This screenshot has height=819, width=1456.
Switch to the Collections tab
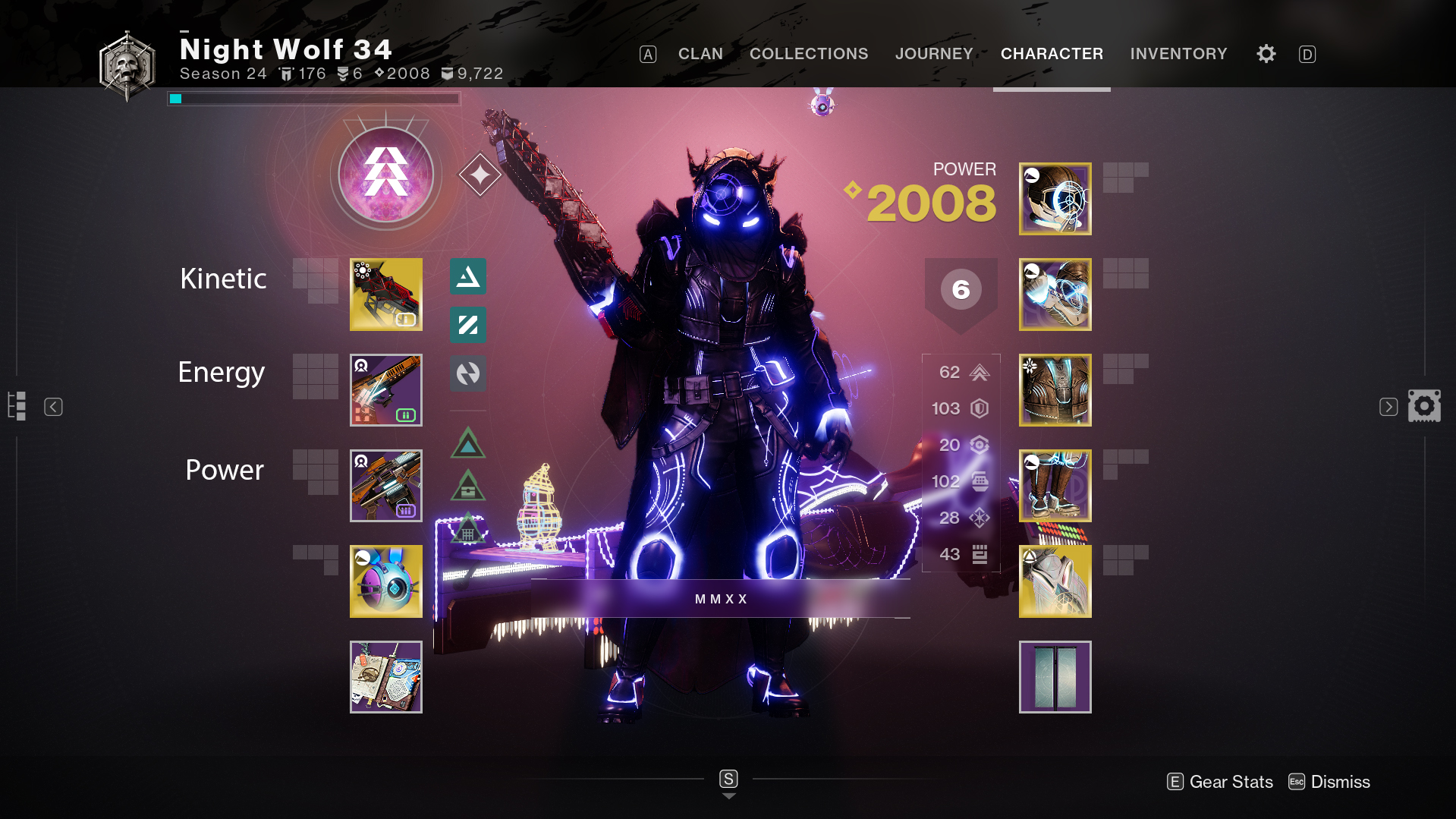pos(809,54)
